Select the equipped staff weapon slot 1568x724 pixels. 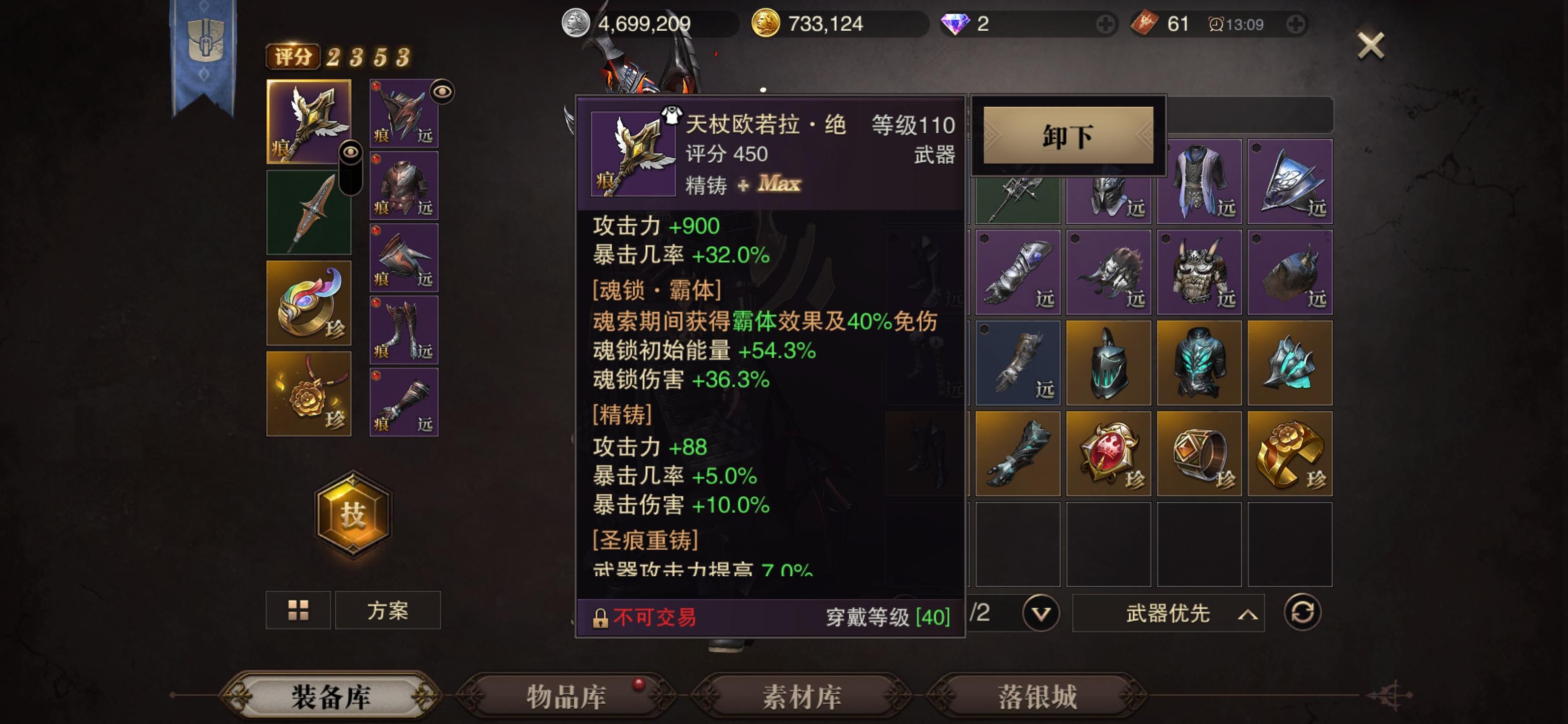(309, 122)
